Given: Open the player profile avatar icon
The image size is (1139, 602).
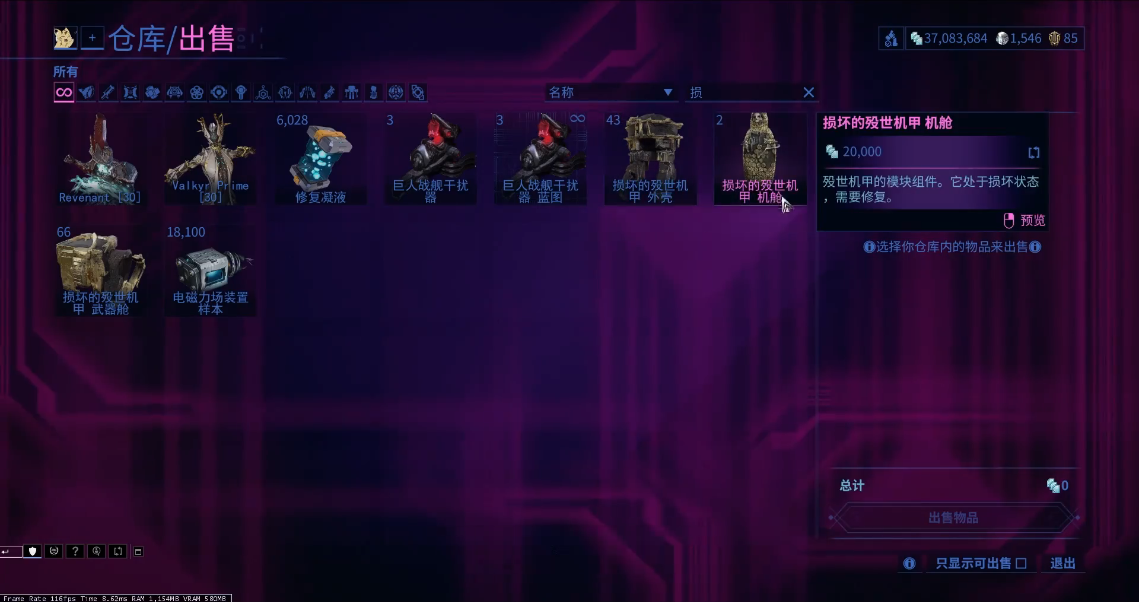Looking at the screenshot, I should pyautogui.click(x=65, y=38).
